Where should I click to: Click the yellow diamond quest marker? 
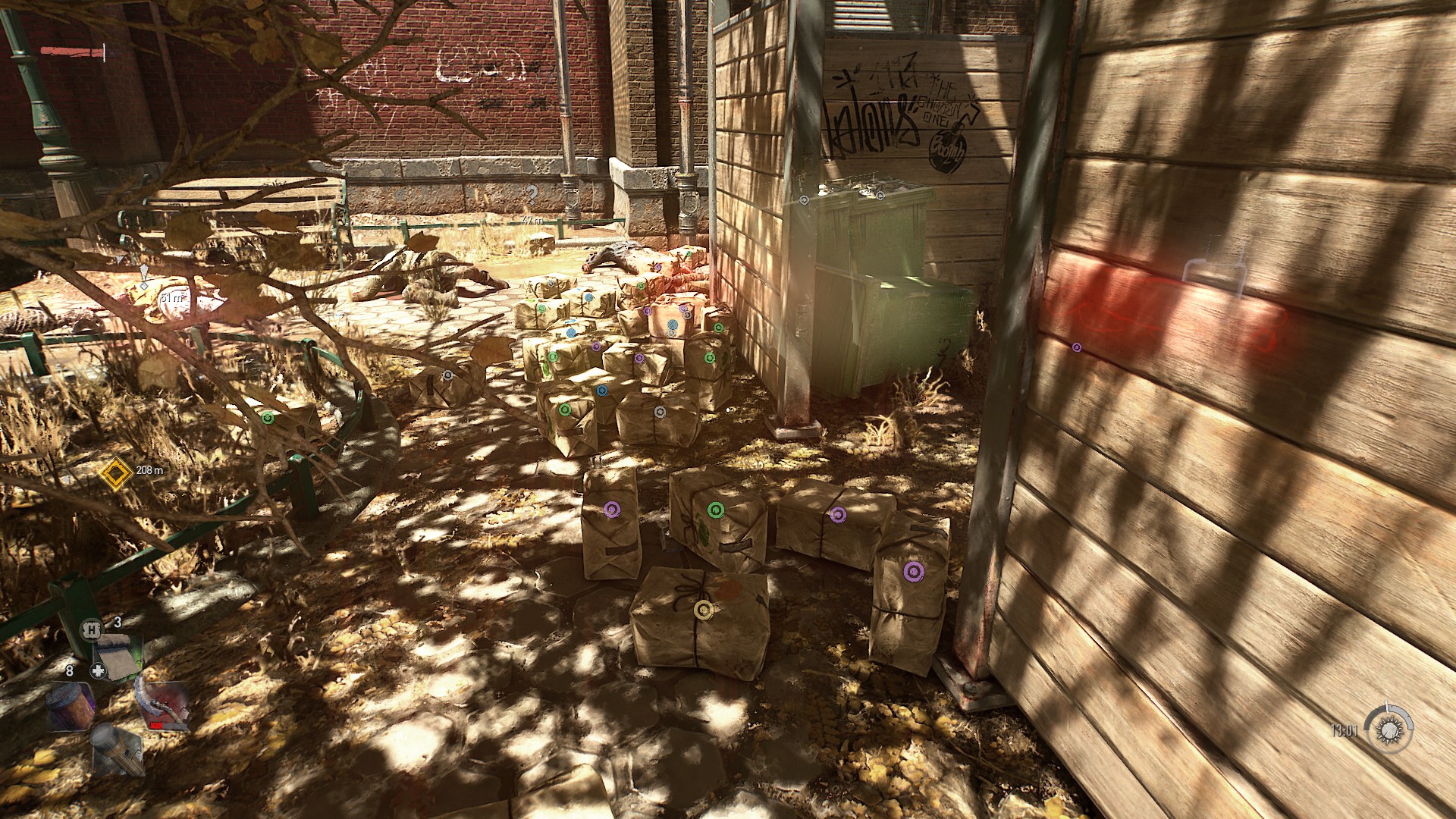[x=115, y=473]
